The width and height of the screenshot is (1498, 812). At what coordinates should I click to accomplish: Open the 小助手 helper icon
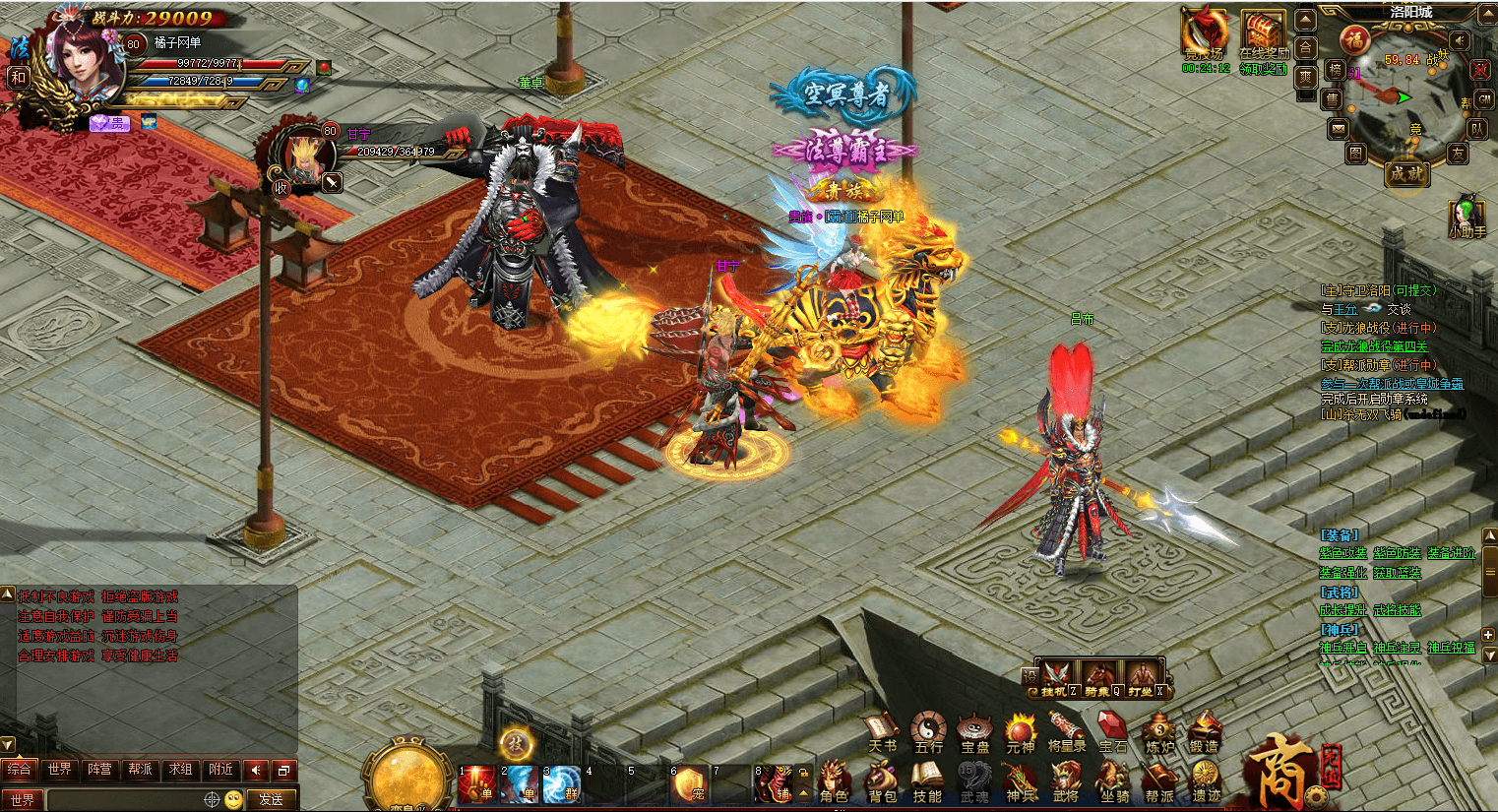[x=1467, y=217]
